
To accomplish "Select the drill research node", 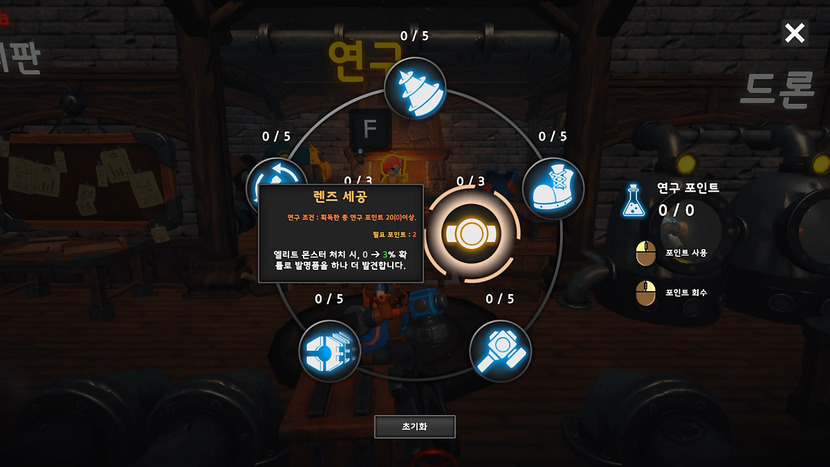I will [414, 87].
